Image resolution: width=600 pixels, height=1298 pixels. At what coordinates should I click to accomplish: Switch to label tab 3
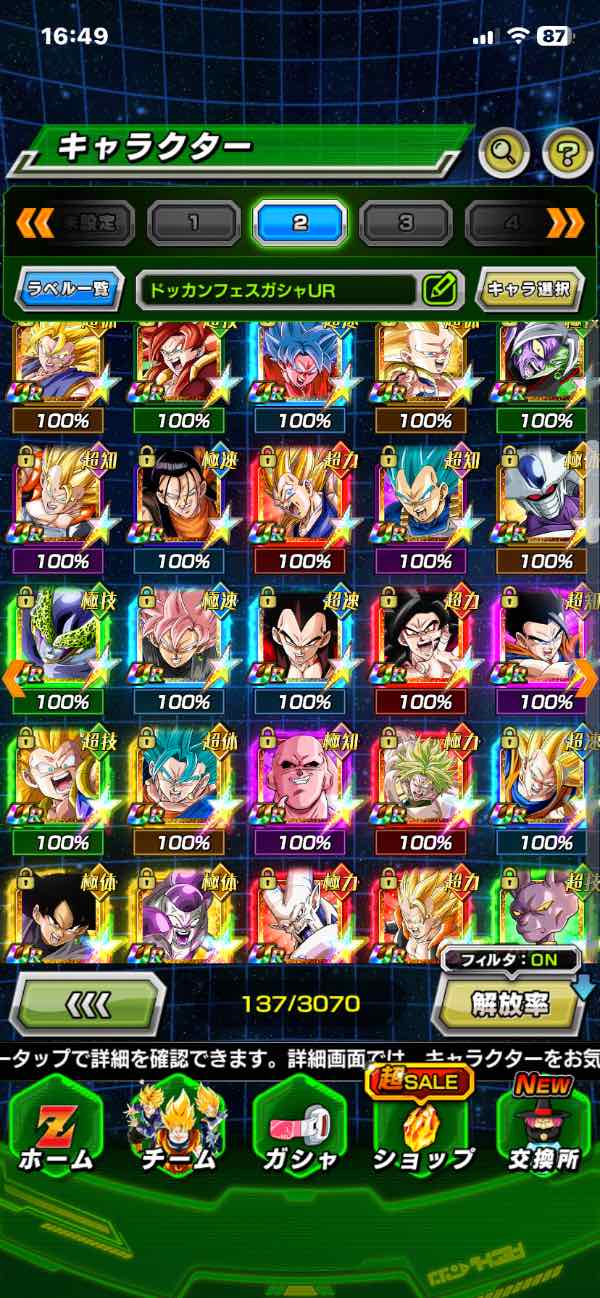pyautogui.click(x=405, y=222)
